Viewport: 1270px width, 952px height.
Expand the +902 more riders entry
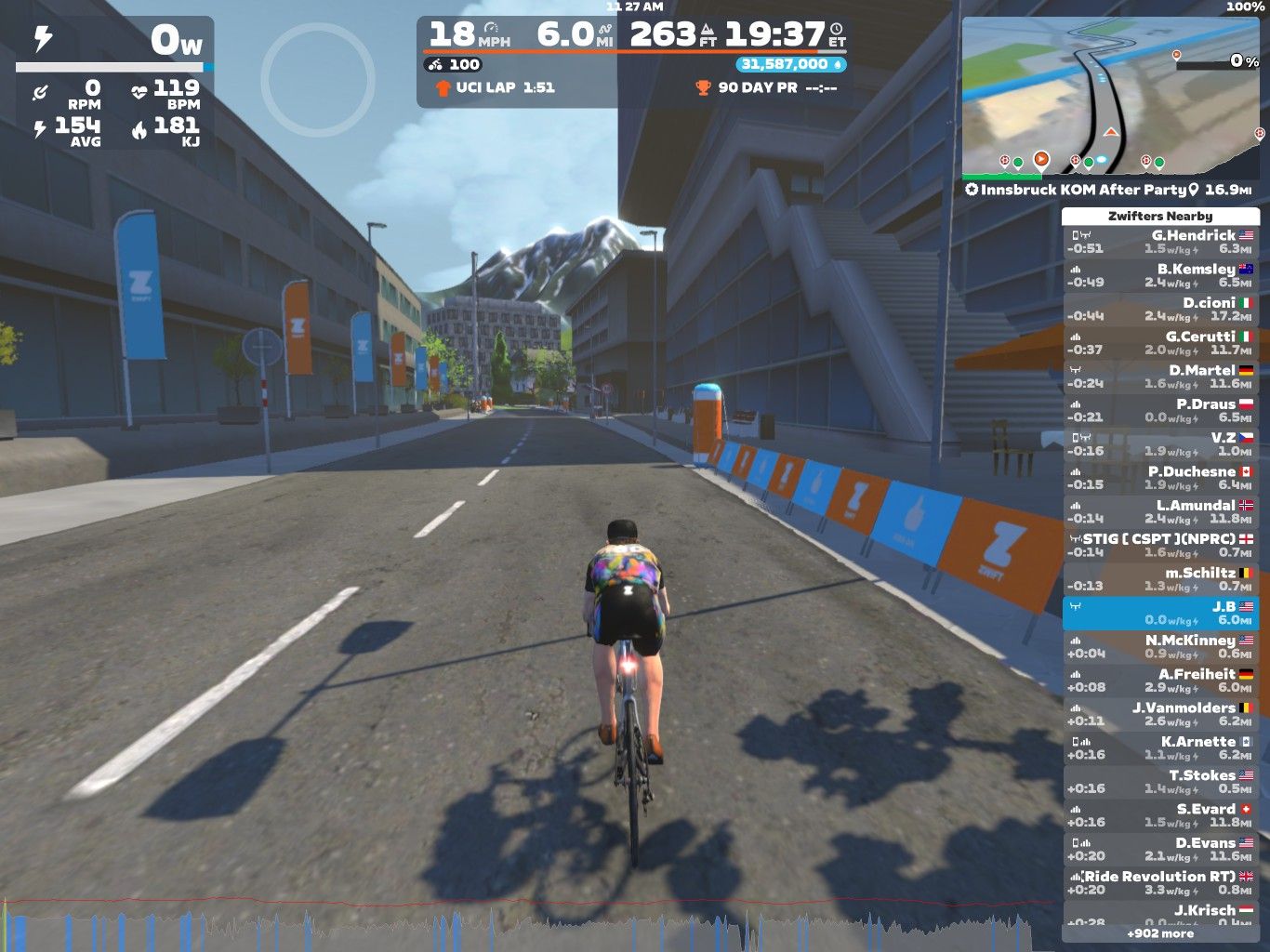[1160, 933]
